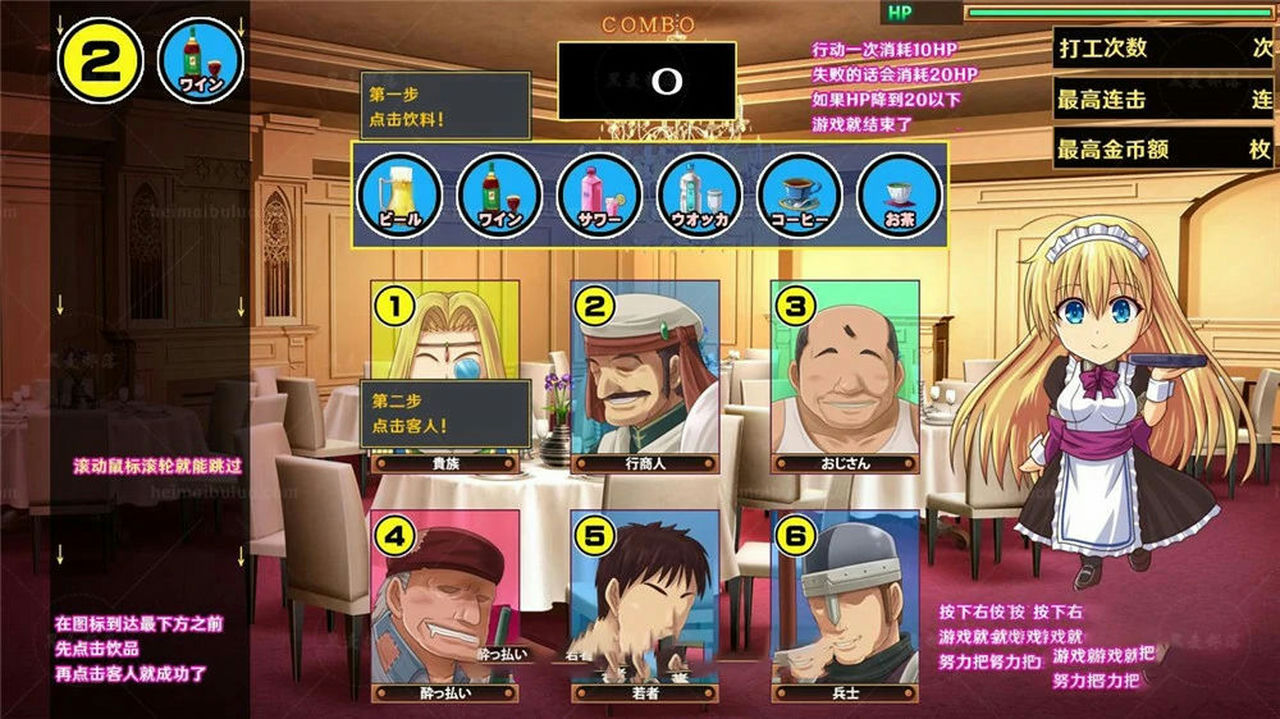Choose customer 3, the old man (おじさん)
Image resolution: width=1280 pixels, height=719 pixels.
[x=845, y=375]
